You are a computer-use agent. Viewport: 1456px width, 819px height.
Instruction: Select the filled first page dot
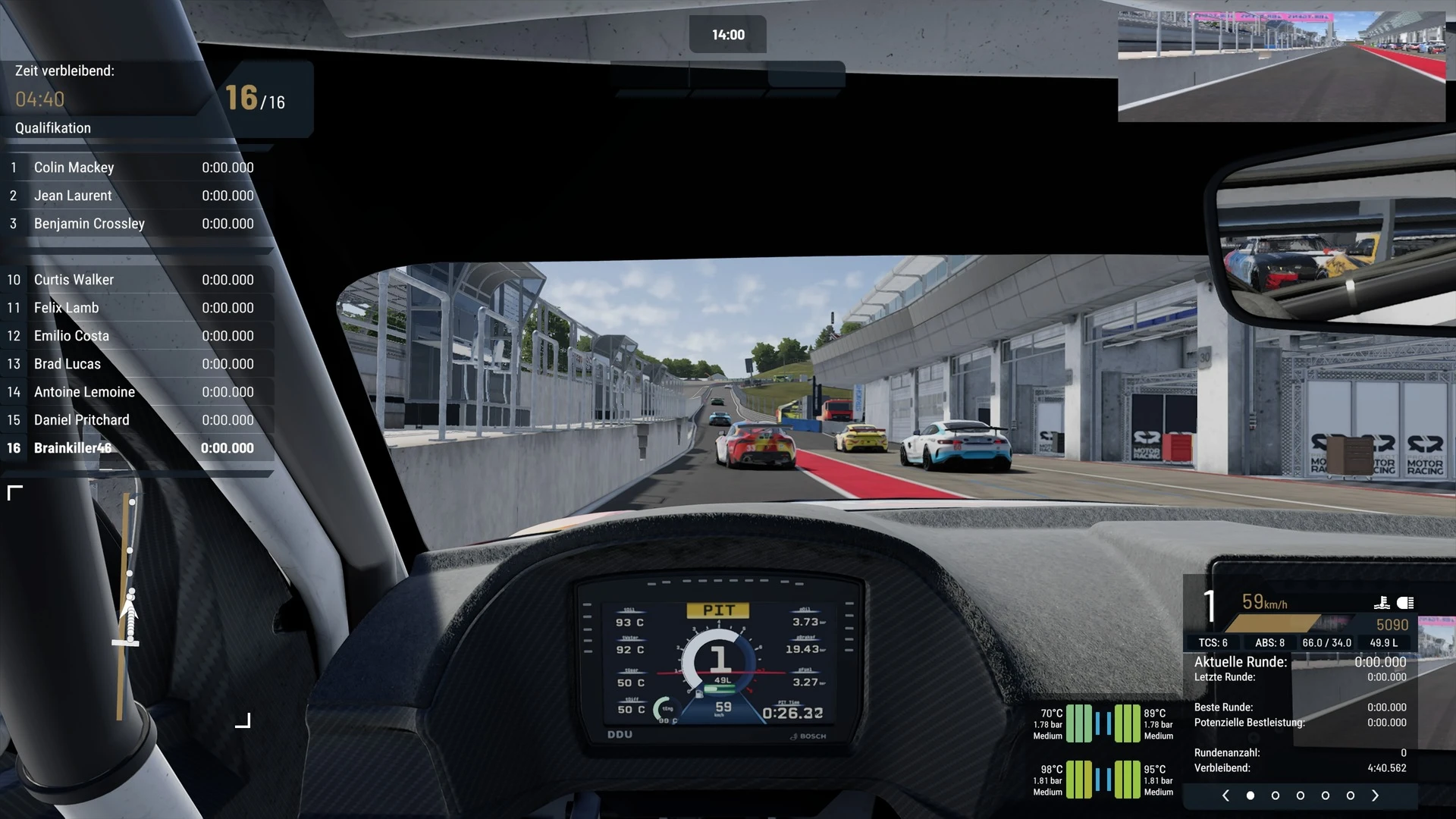pyautogui.click(x=1250, y=795)
